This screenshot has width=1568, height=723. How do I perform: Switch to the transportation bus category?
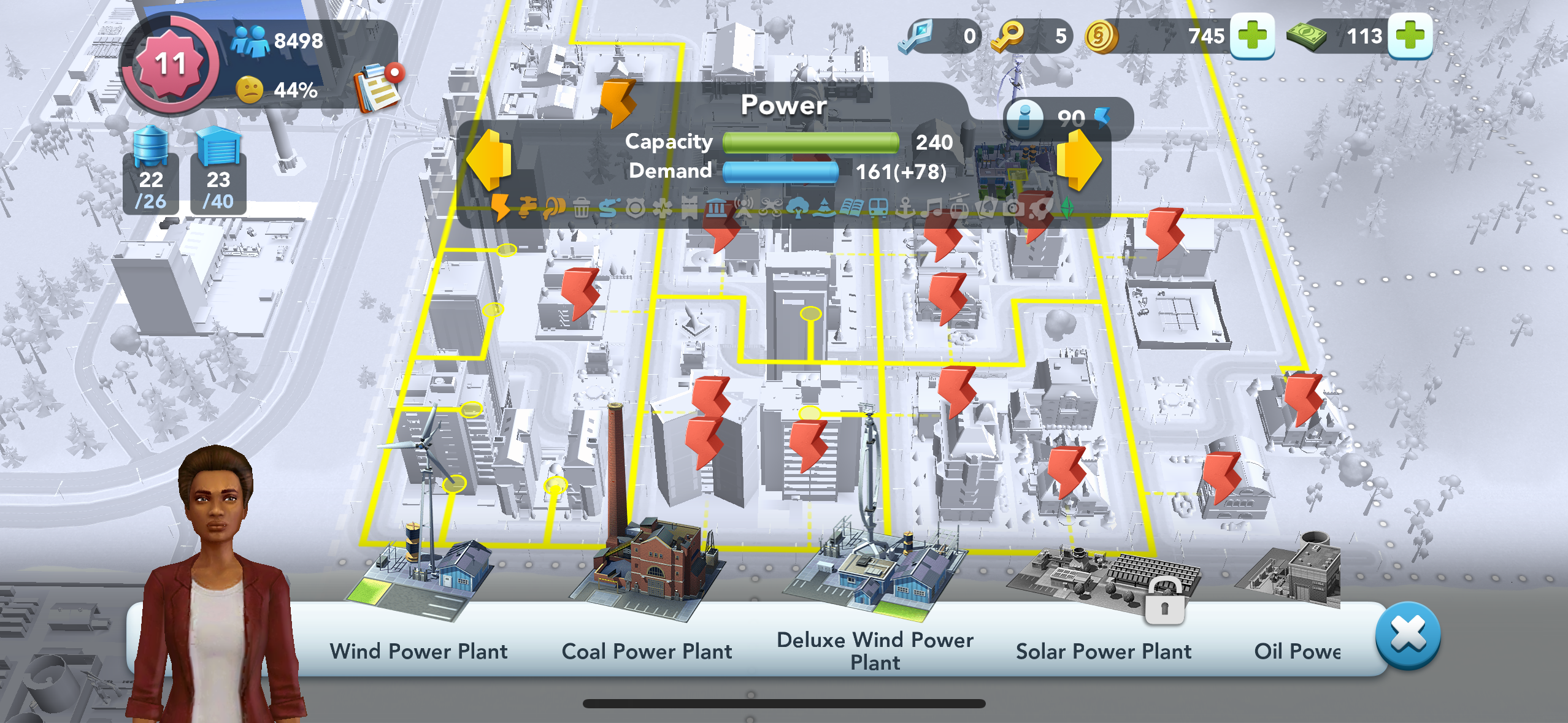pos(878,208)
